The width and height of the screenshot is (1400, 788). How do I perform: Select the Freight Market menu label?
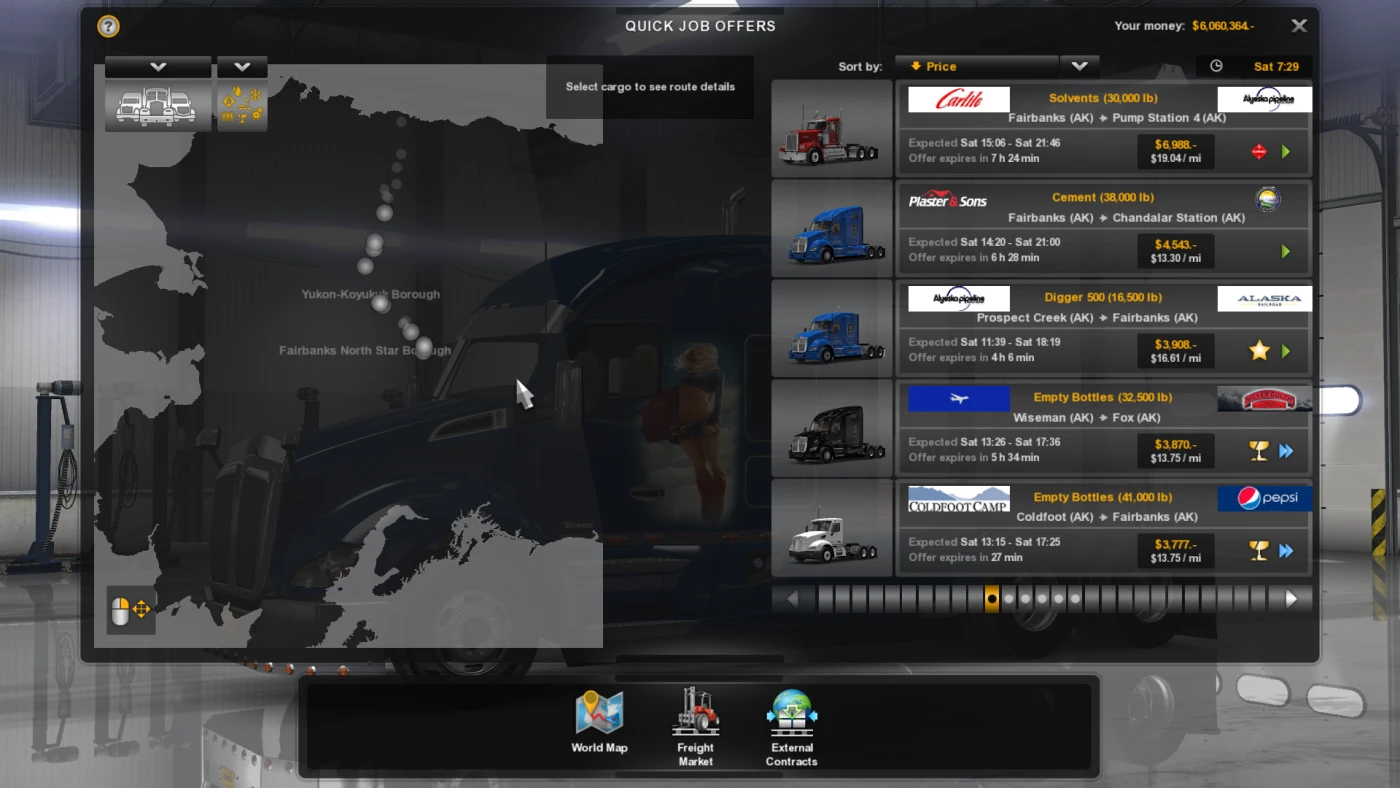pyautogui.click(x=695, y=754)
